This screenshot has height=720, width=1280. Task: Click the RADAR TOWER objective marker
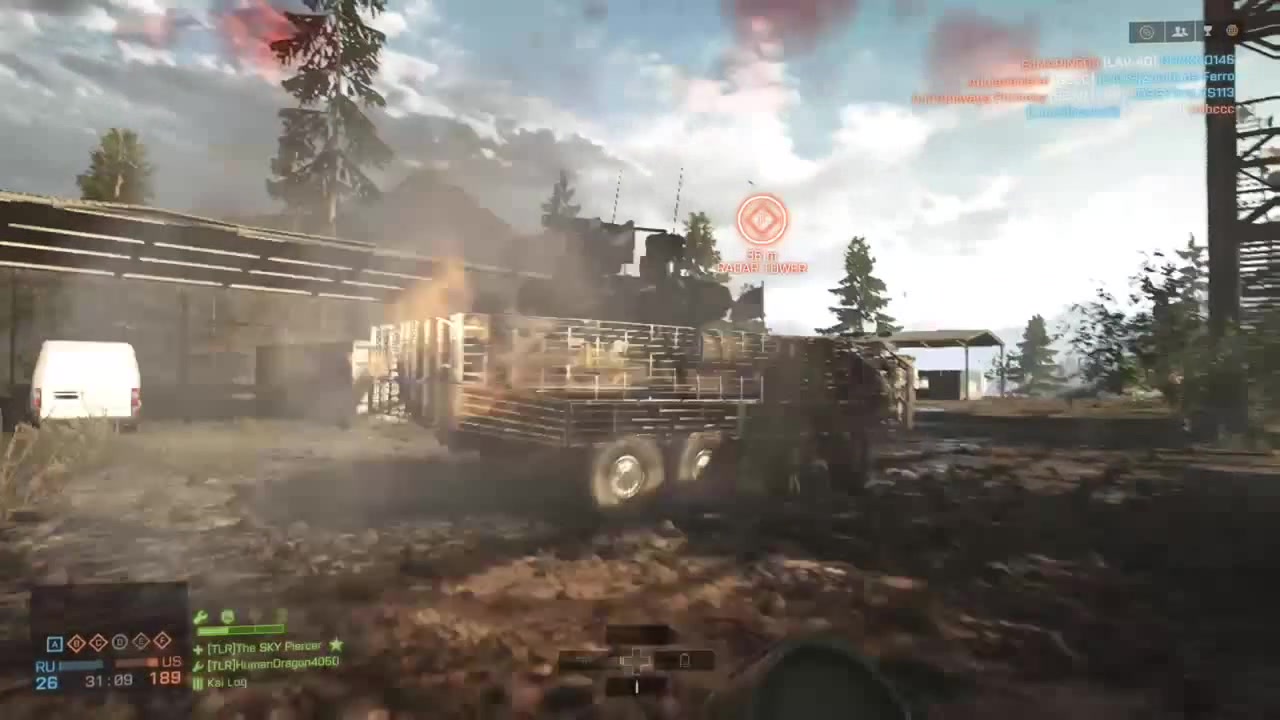763,220
